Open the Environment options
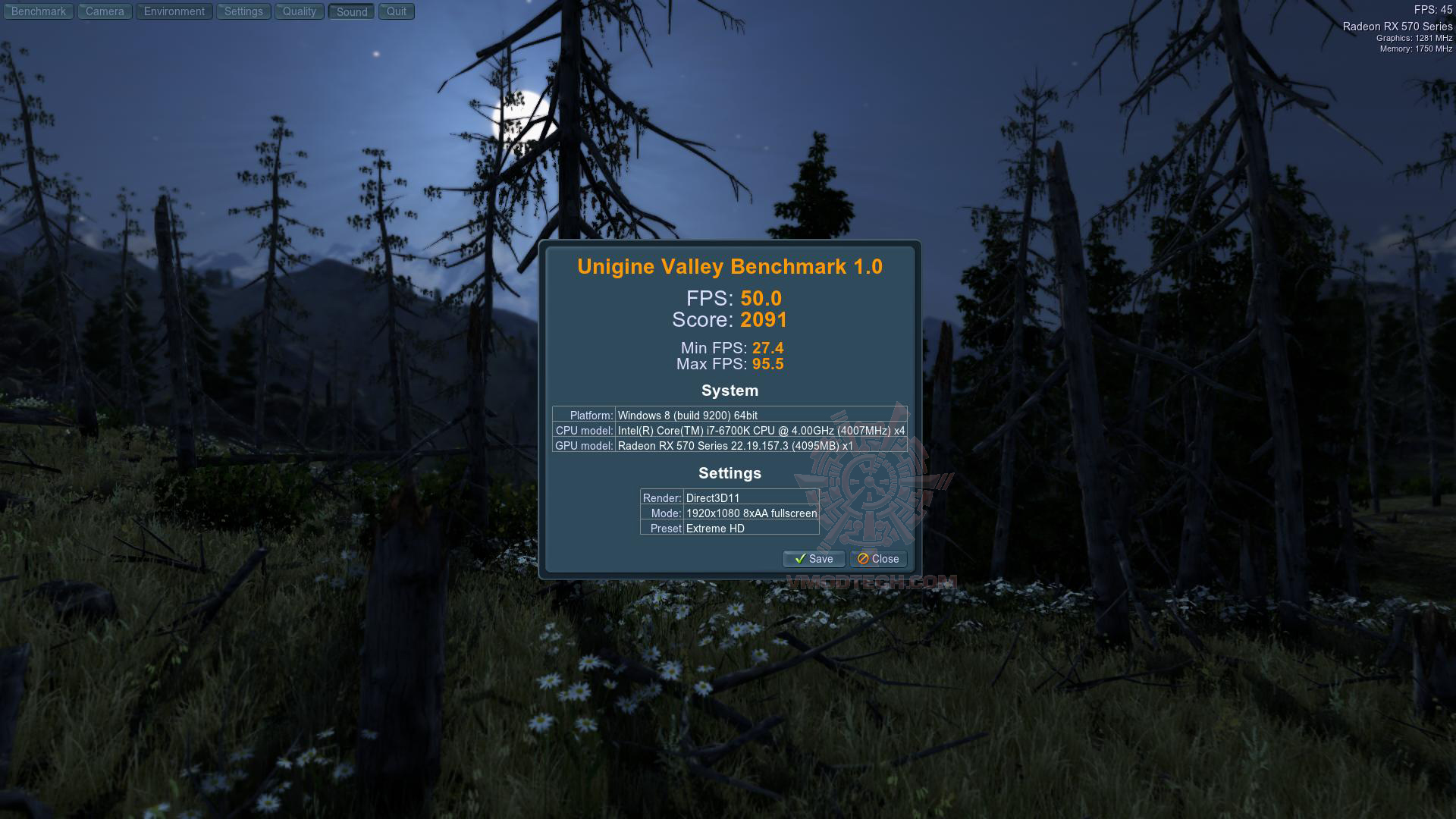 [x=174, y=11]
